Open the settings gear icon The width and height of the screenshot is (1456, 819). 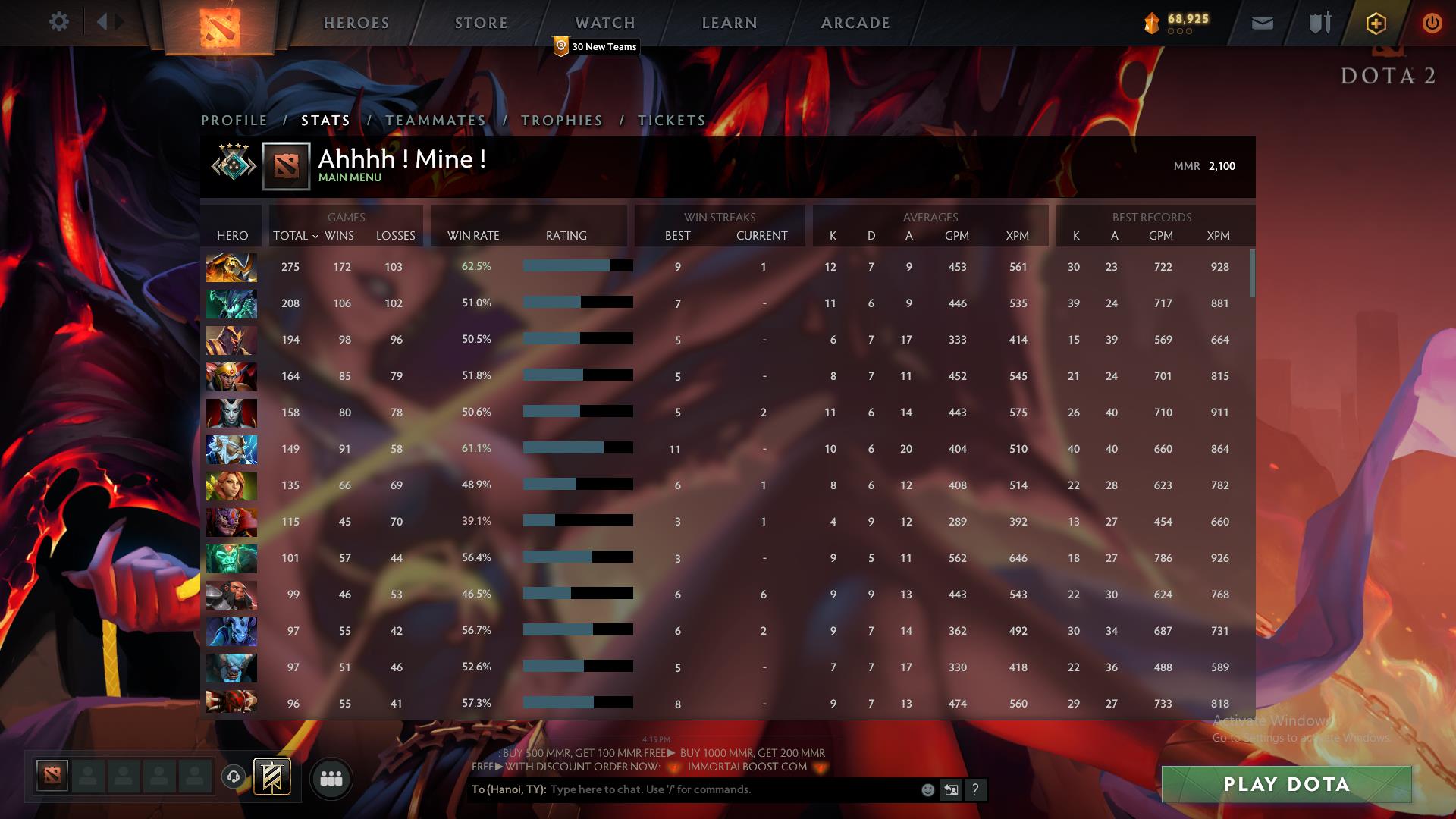(59, 21)
